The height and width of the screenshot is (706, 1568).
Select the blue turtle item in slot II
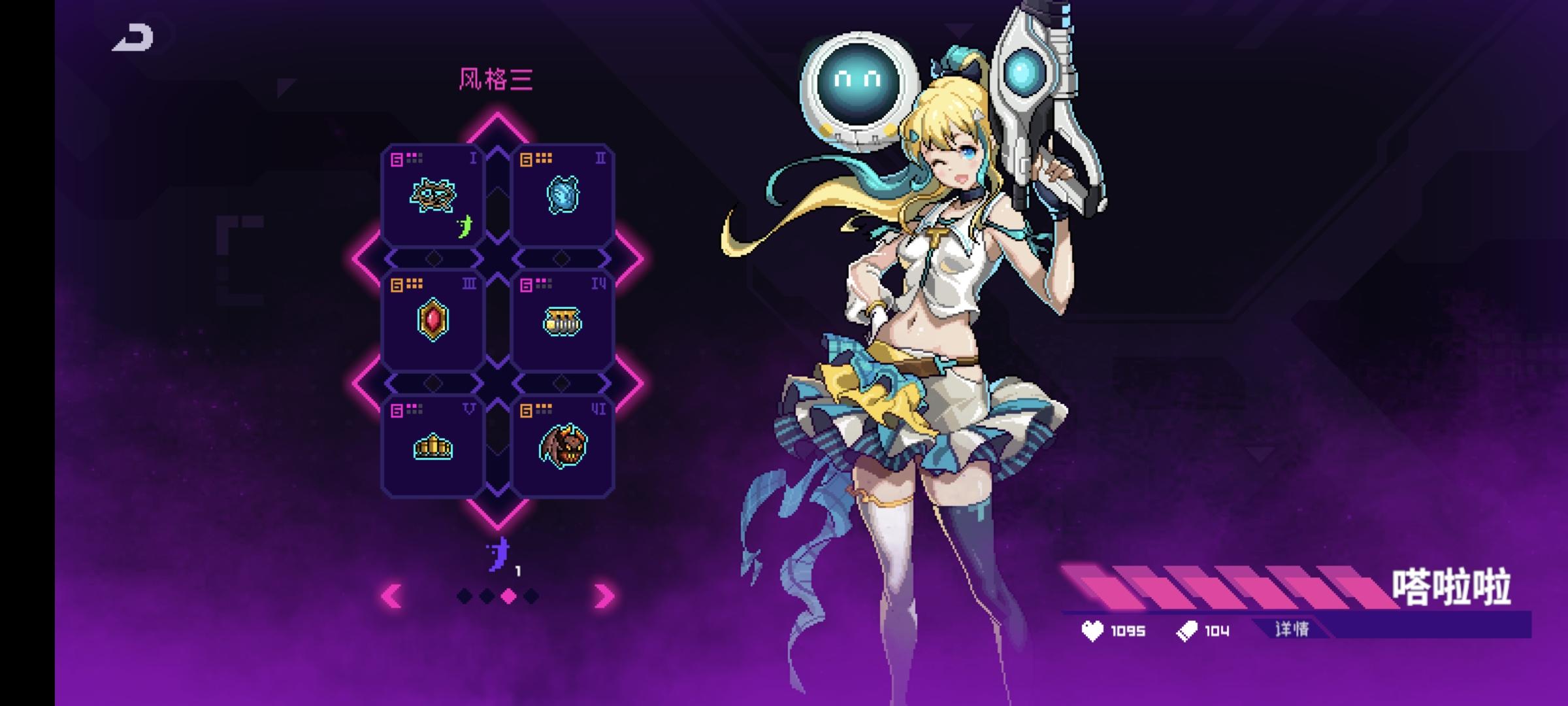tap(563, 193)
